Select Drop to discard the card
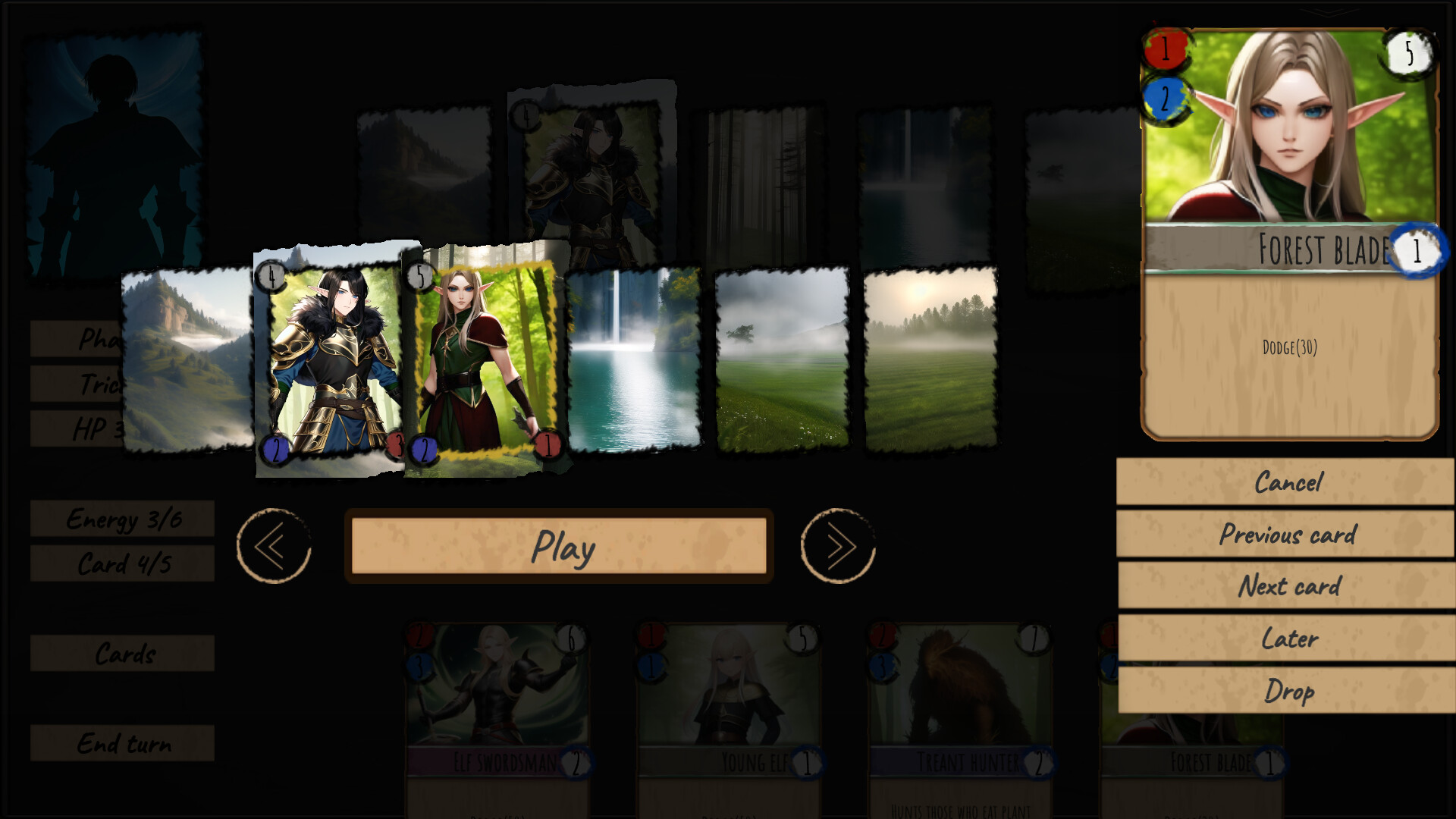This screenshot has height=819, width=1456. (1288, 691)
